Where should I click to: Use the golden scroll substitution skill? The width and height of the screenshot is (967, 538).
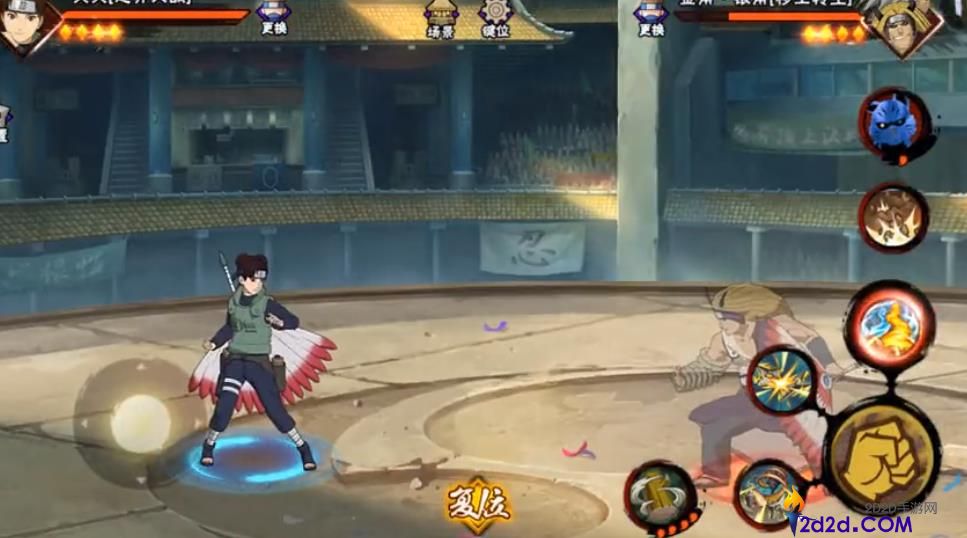[x=660, y=495]
